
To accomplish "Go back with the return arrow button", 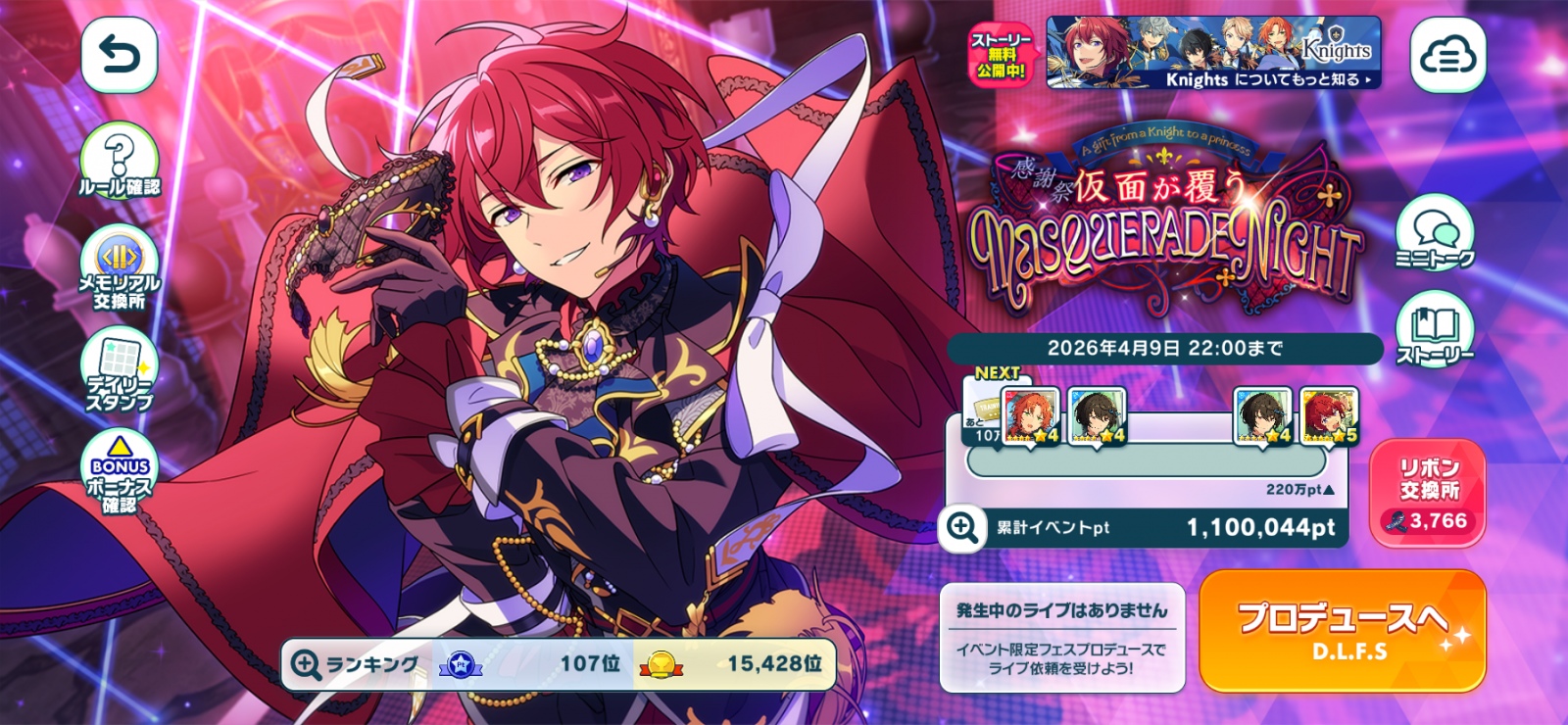I will pyautogui.click(x=119, y=56).
